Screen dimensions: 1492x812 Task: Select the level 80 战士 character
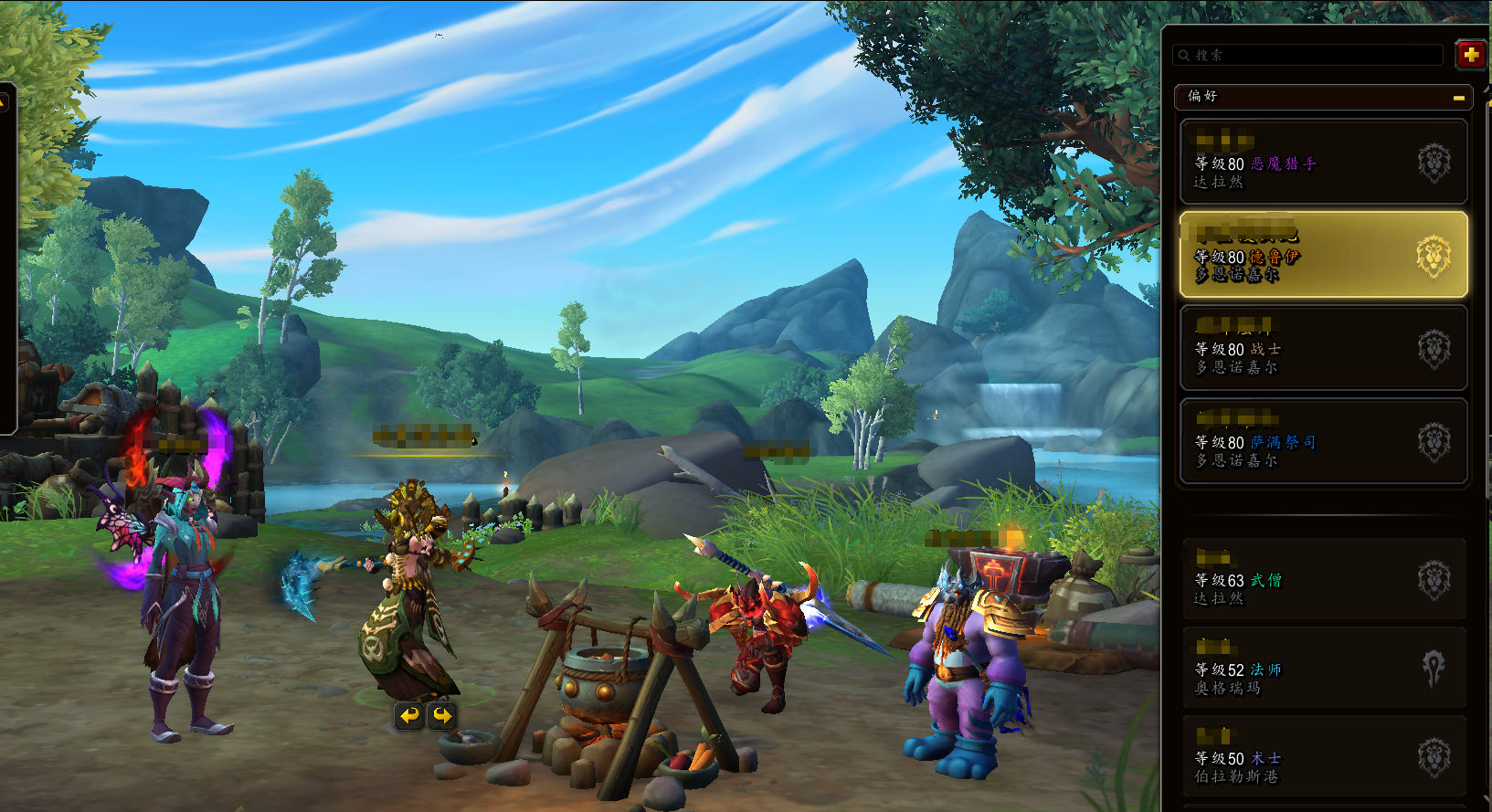point(1323,349)
